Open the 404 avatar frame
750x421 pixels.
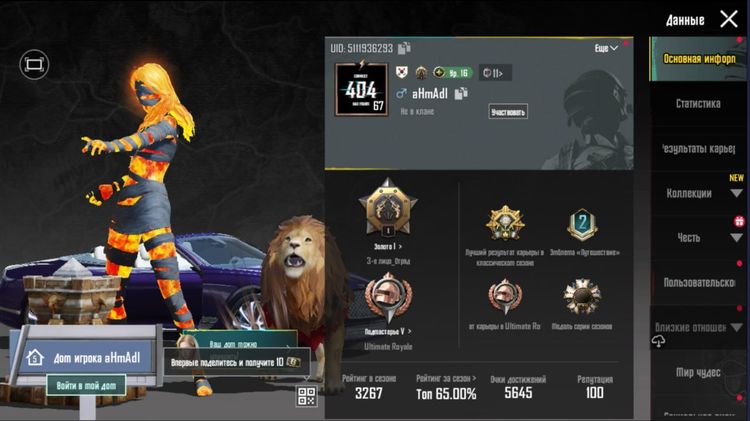(x=360, y=89)
